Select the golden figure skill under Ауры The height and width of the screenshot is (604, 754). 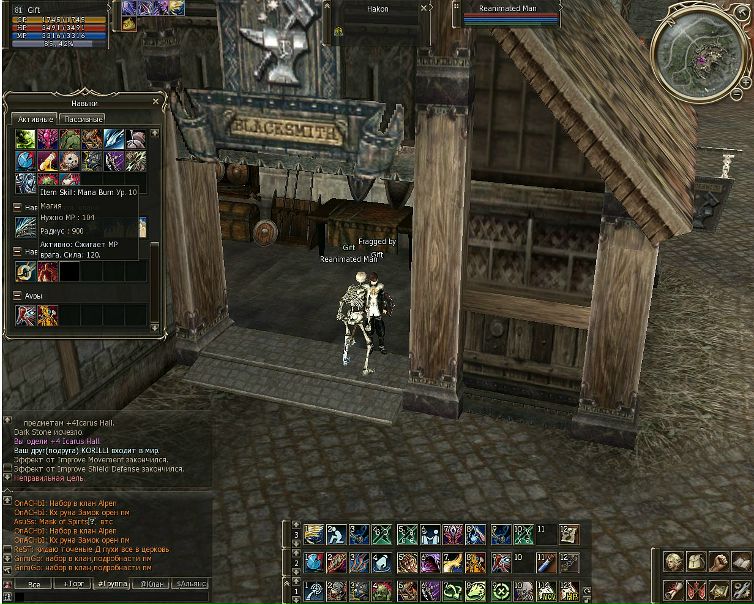click(x=47, y=316)
